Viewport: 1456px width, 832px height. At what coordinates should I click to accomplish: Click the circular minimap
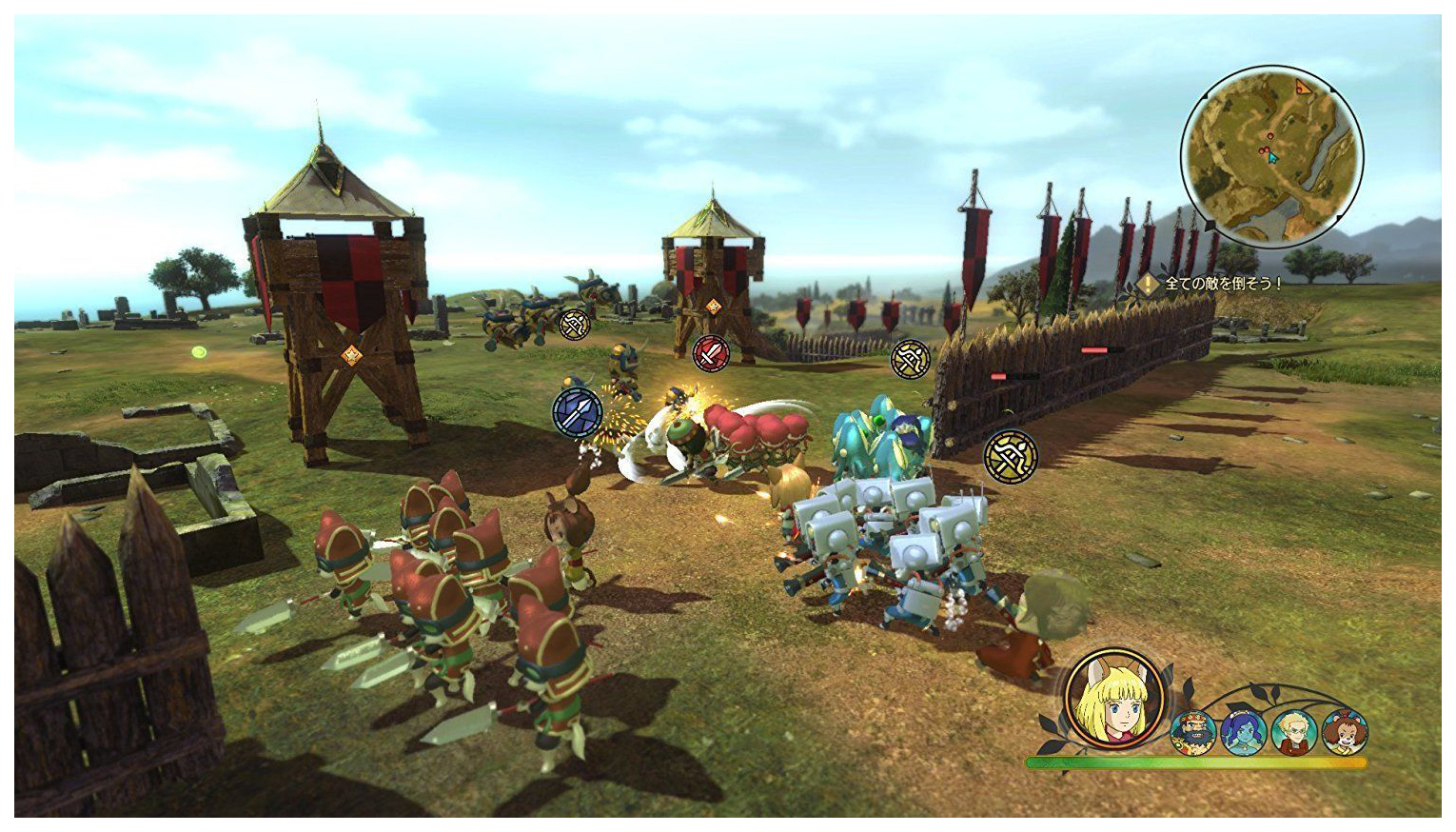pos(1271,157)
